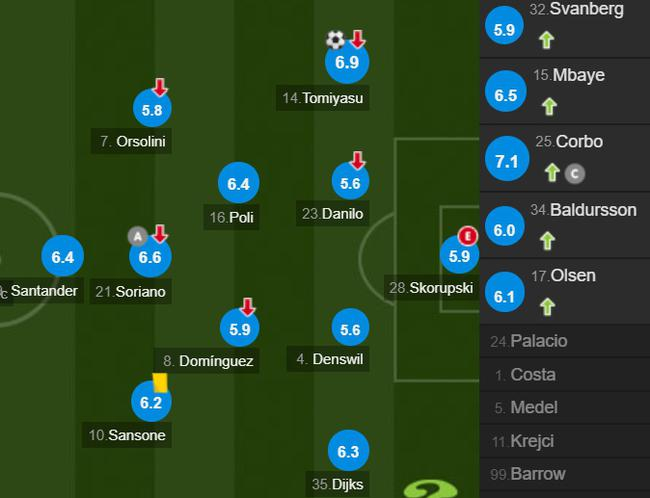Click unused substitute Palacio
650x498 pixels.
[538, 341]
